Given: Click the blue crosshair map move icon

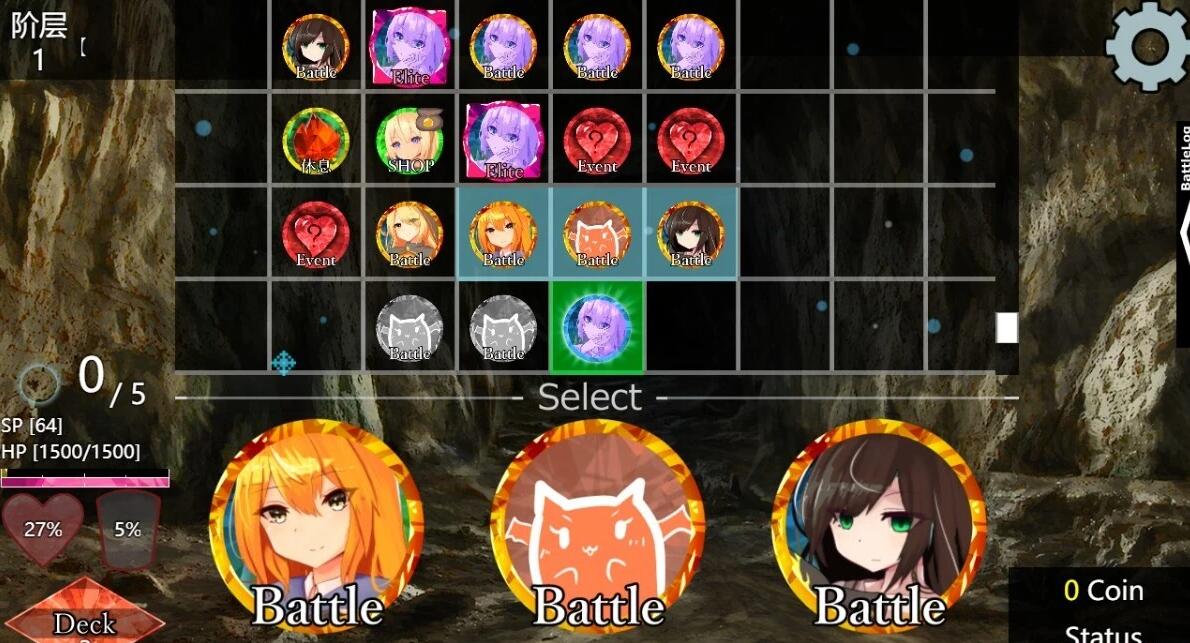Looking at the screenshot, I should (284, 362).
